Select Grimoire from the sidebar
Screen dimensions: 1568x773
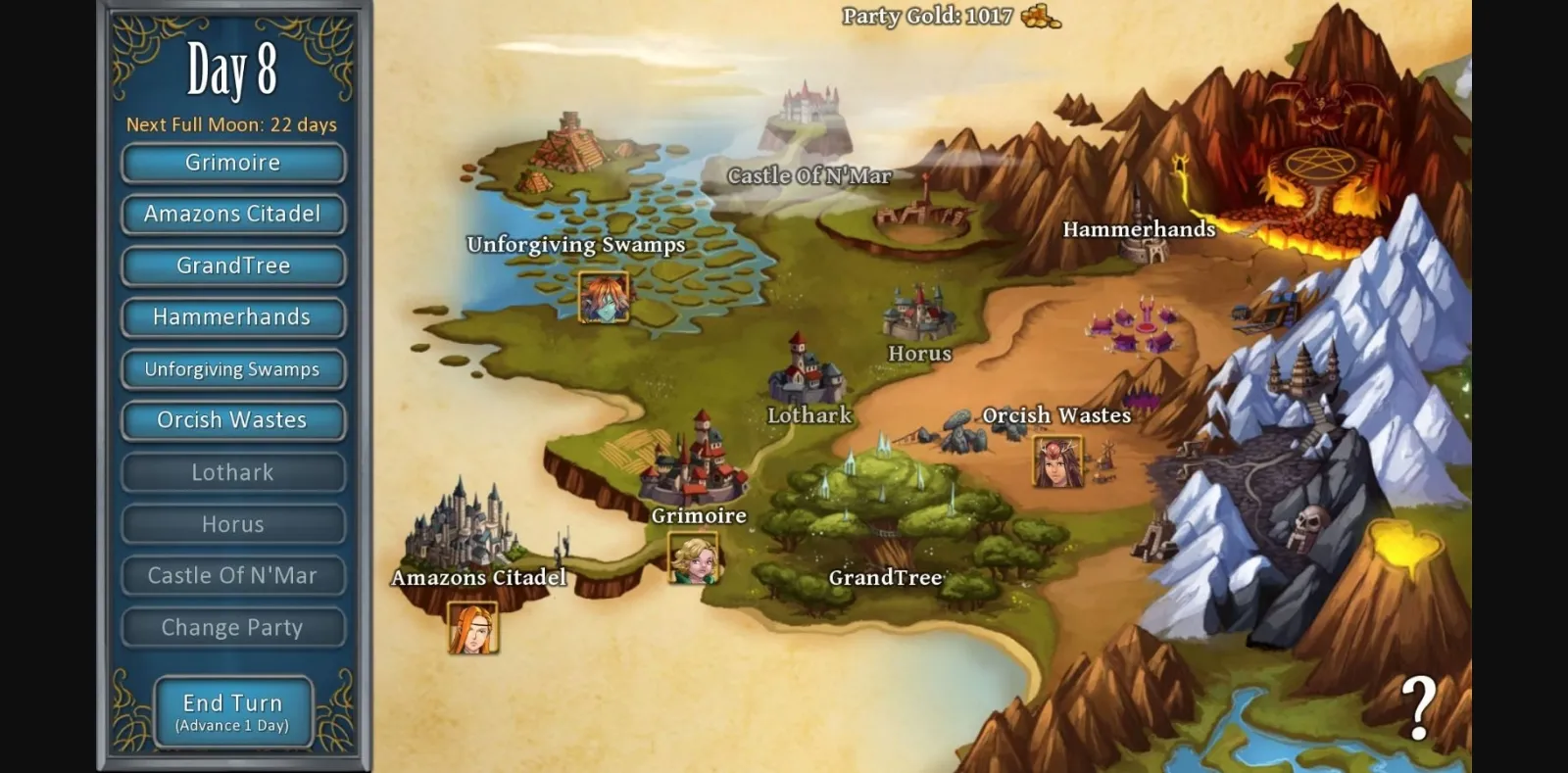click(232, 163)
